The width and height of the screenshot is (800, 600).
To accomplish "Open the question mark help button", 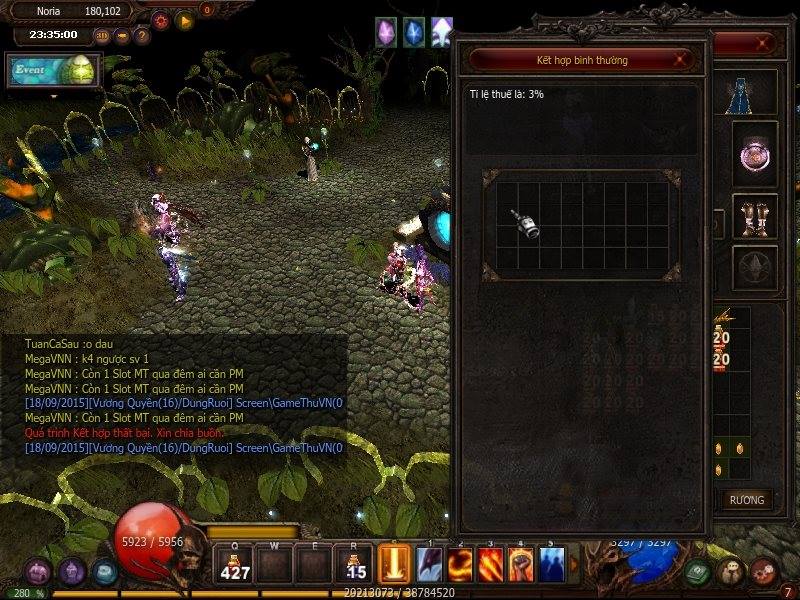I will [x=142, y=36].
